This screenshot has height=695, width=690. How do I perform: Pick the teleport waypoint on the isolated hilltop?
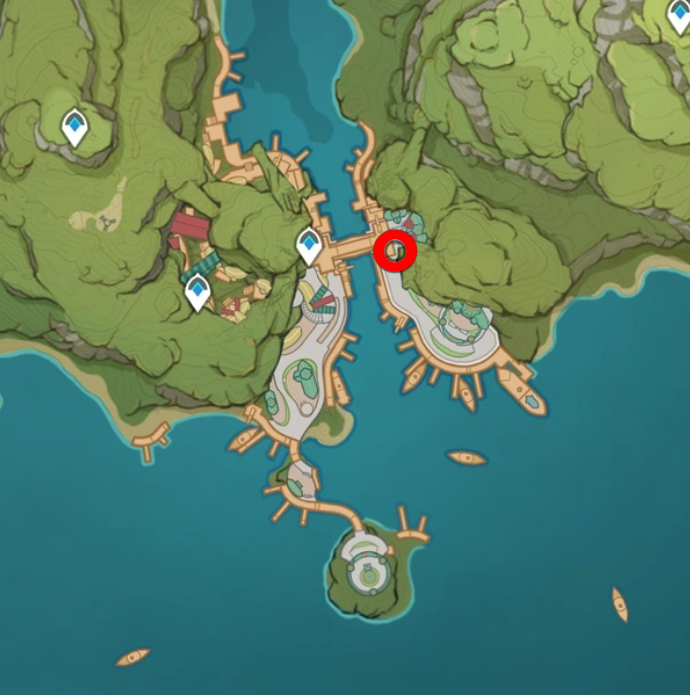pyautogui.click(x=74, y=127)
